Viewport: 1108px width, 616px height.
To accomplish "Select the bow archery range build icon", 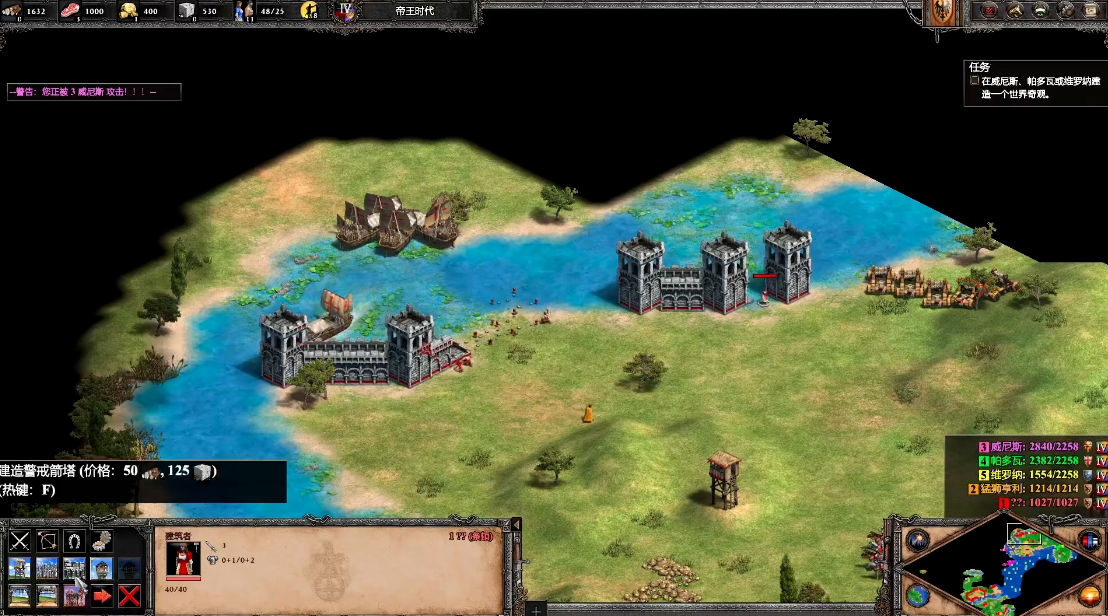I will pos(47,542).
